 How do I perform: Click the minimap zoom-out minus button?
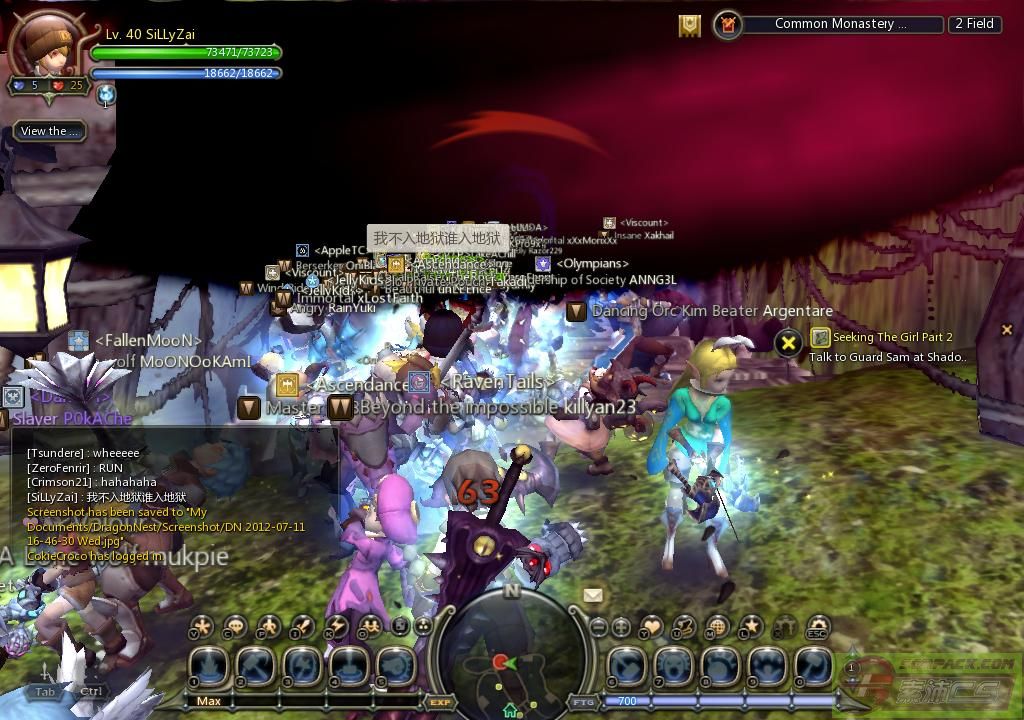pyautogui.click(x=598, y=628)
